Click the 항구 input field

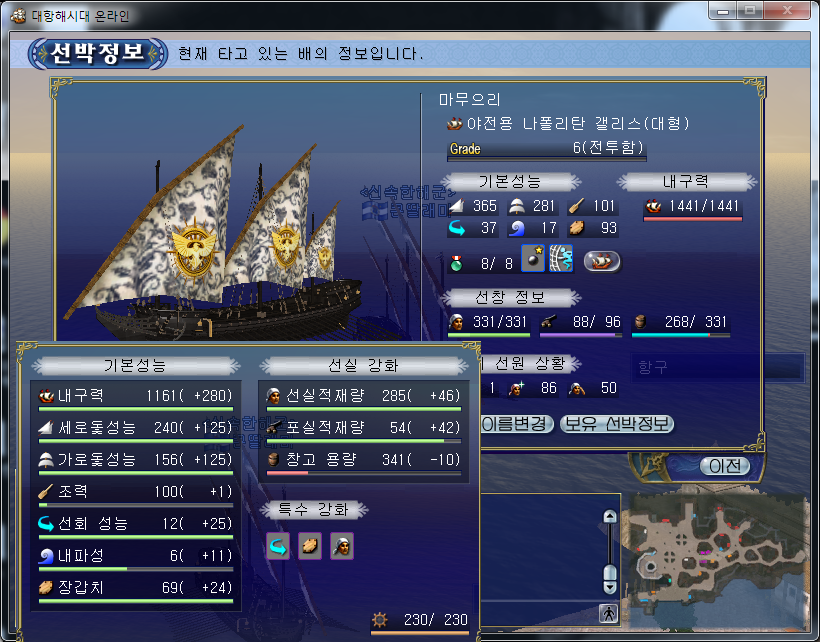[x=716, y=368]
